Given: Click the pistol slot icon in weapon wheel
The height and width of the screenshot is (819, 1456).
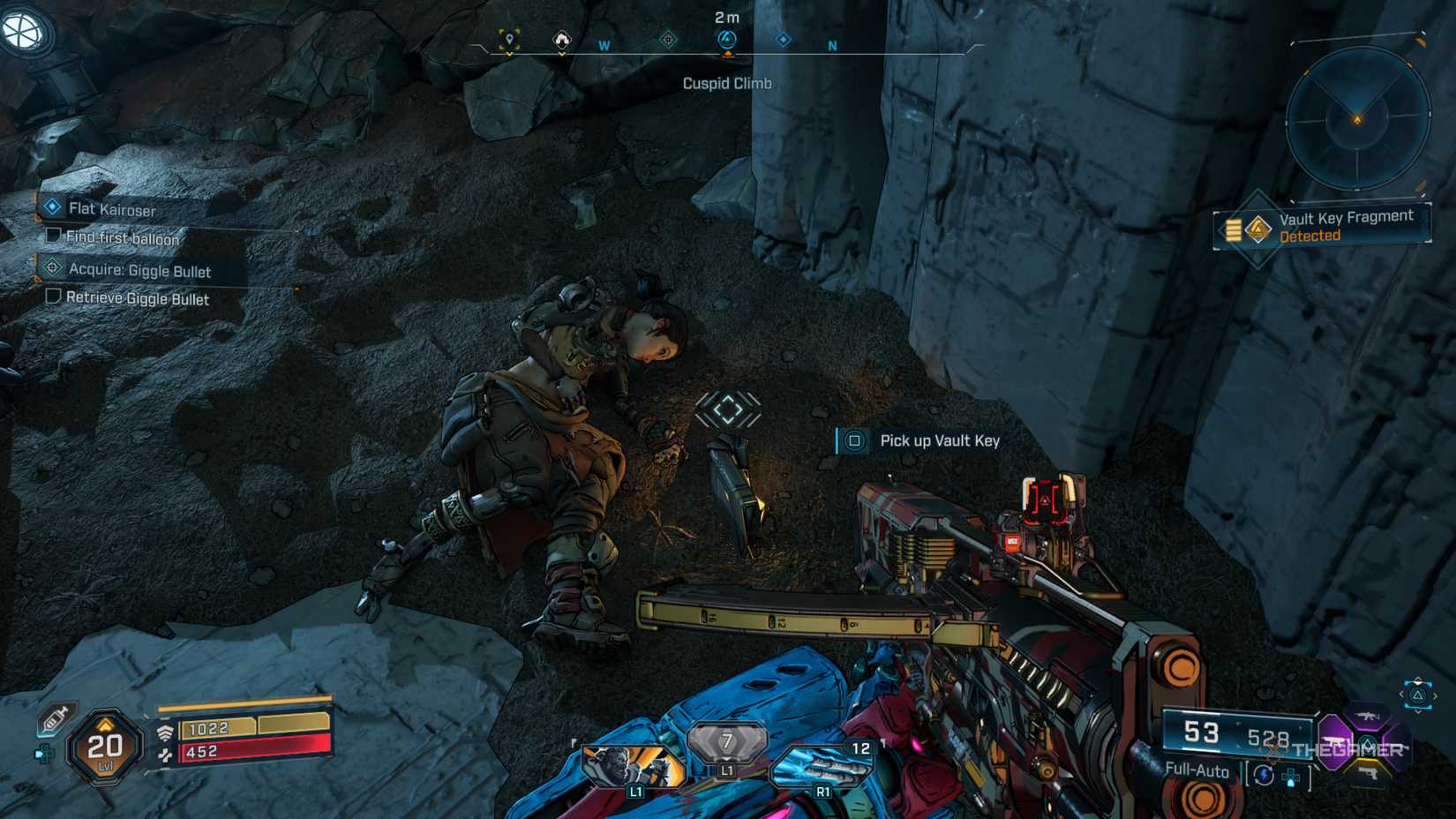Looking at the screenshot, I should click(x=1368, y=773).
